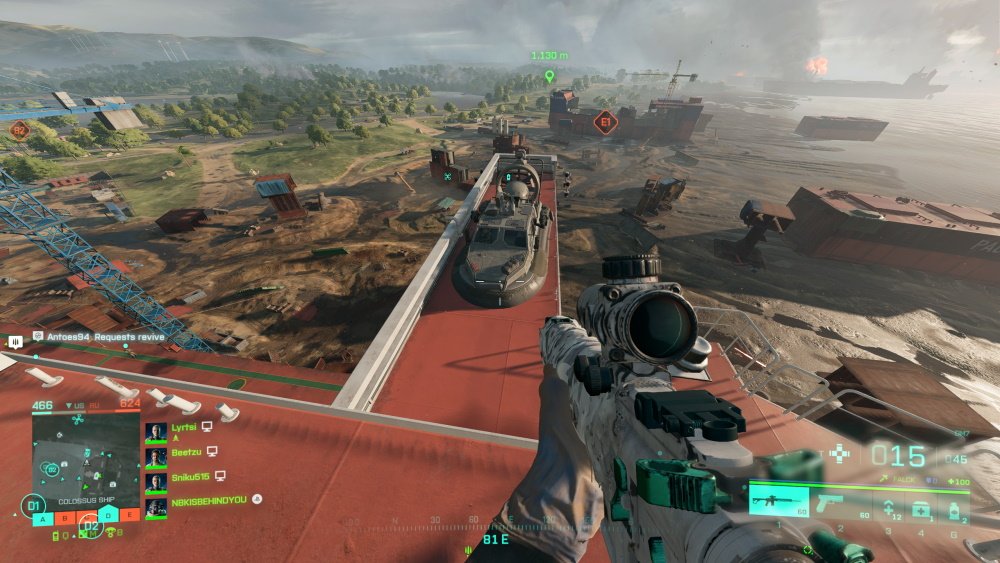Choose Sniku515 from the squad list
The image size is (1000, 563).
click(156, 481)
